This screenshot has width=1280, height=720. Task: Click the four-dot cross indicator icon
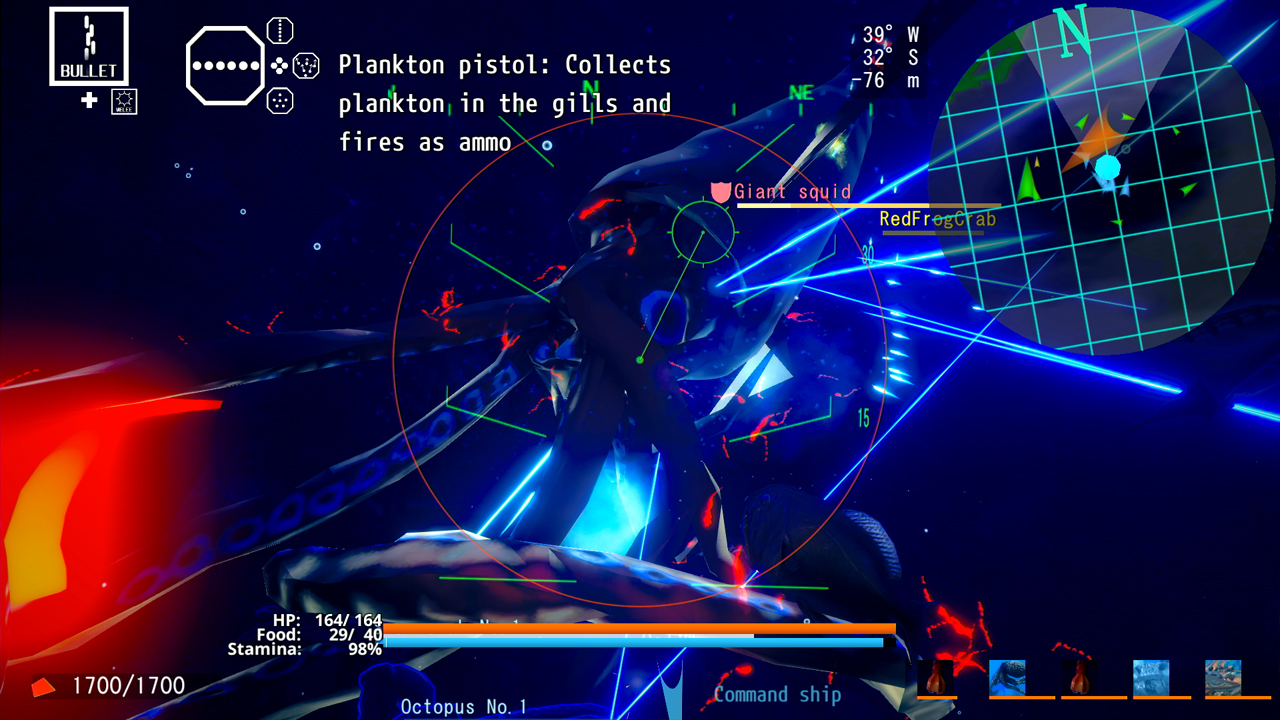[279, 66]
